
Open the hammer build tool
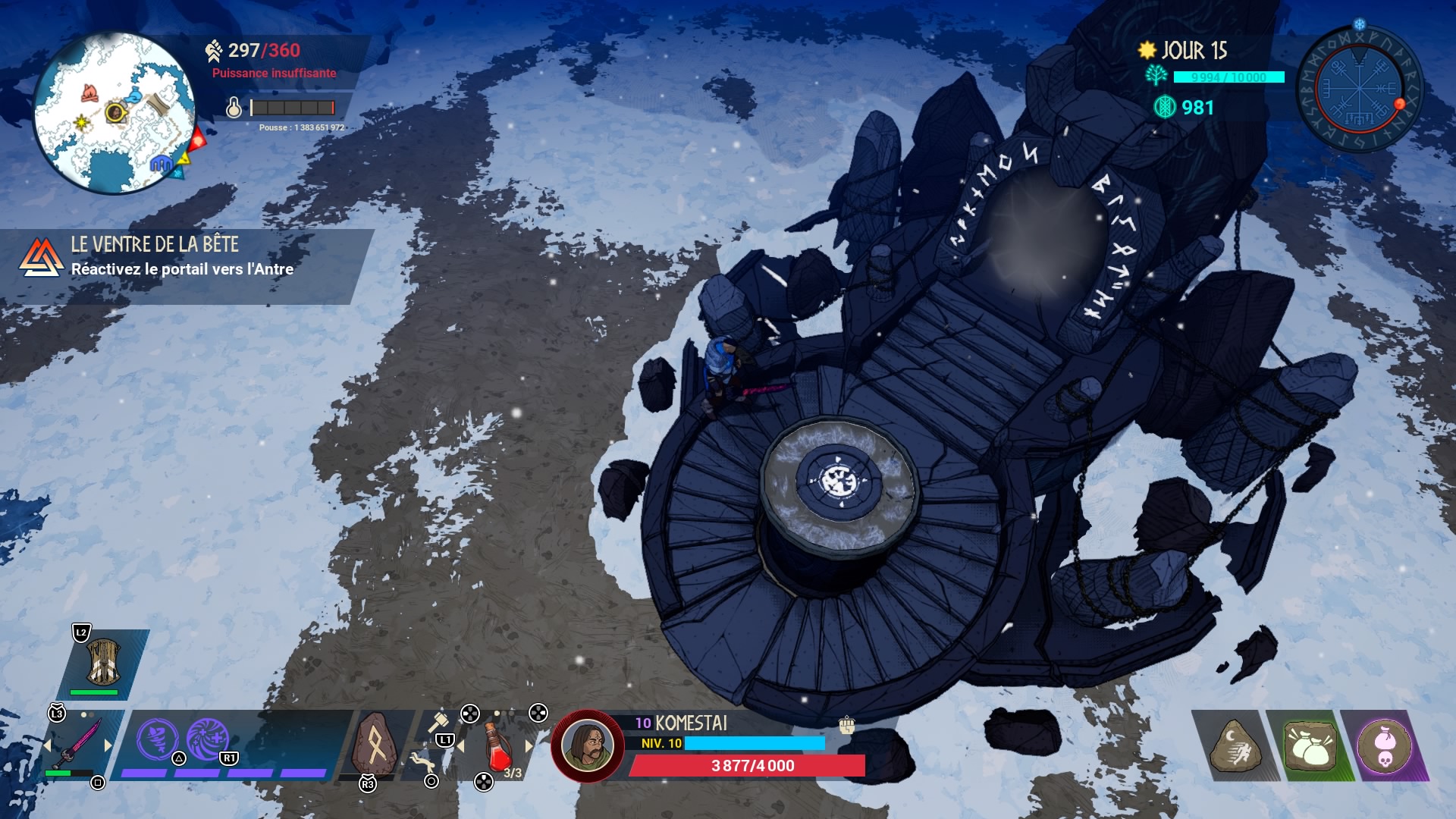[x=438, y=722]
